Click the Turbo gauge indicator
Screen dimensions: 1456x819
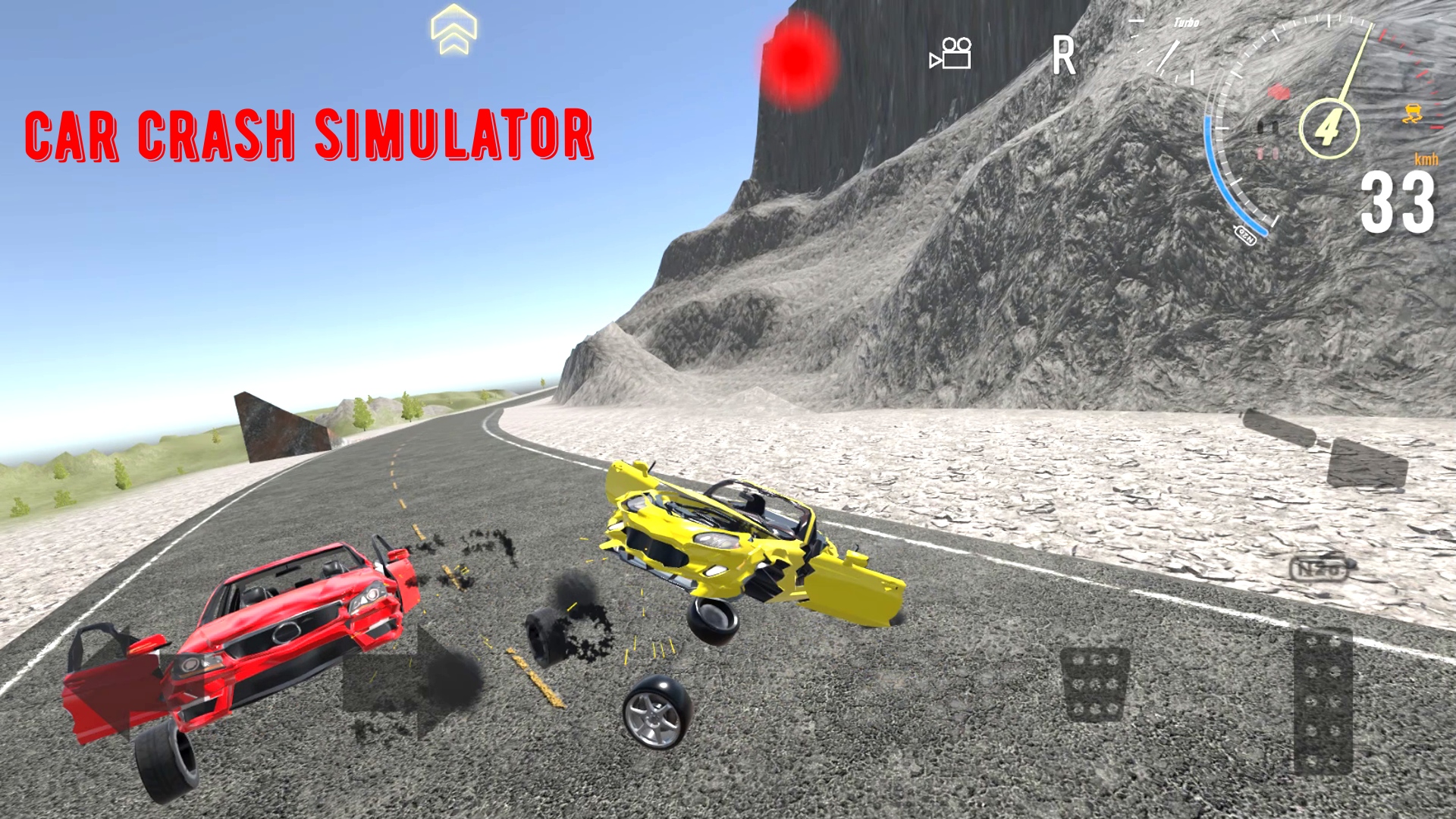[x=1185, y=21]
